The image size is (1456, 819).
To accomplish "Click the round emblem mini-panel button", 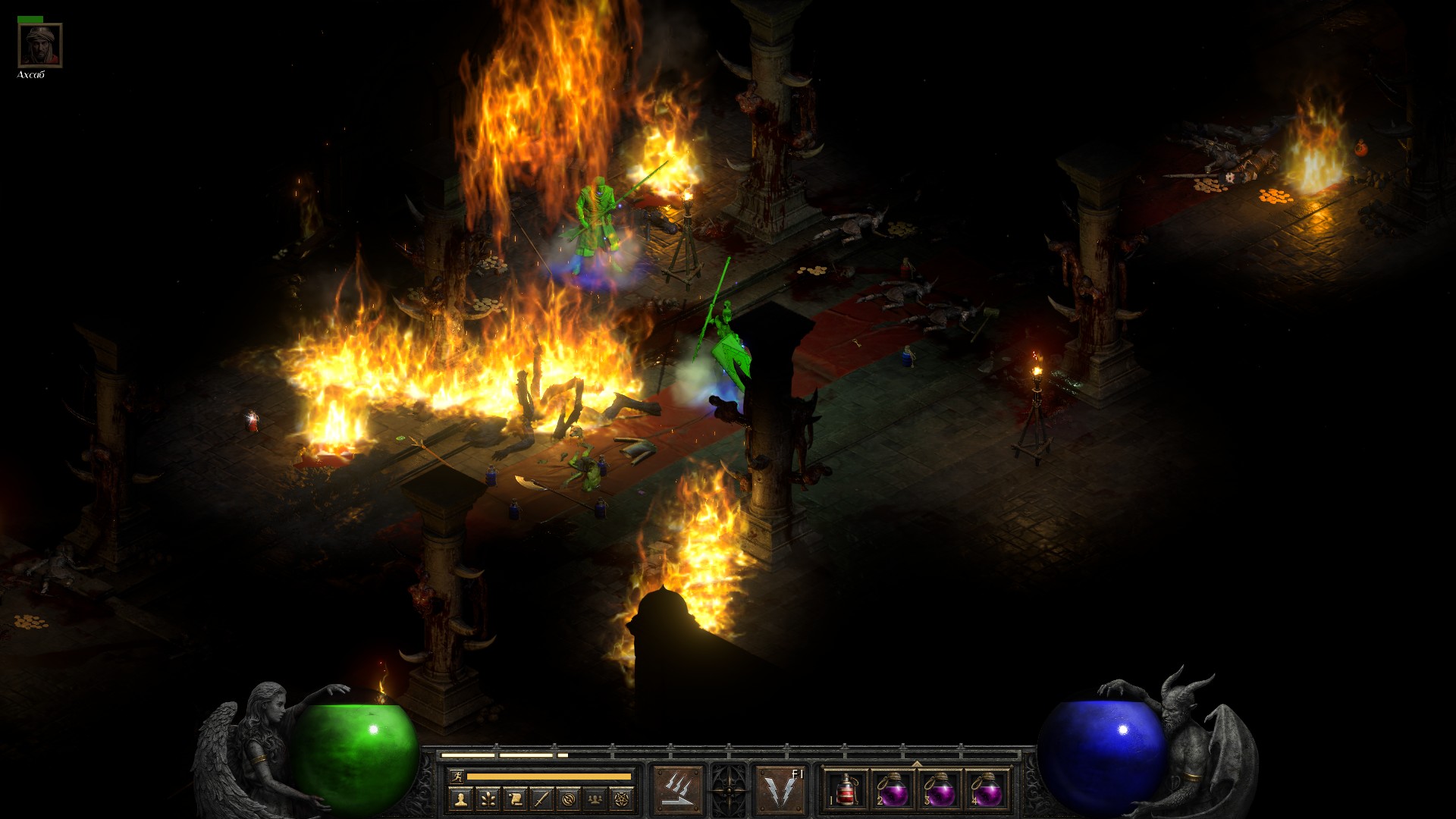I will coord(569,799).
